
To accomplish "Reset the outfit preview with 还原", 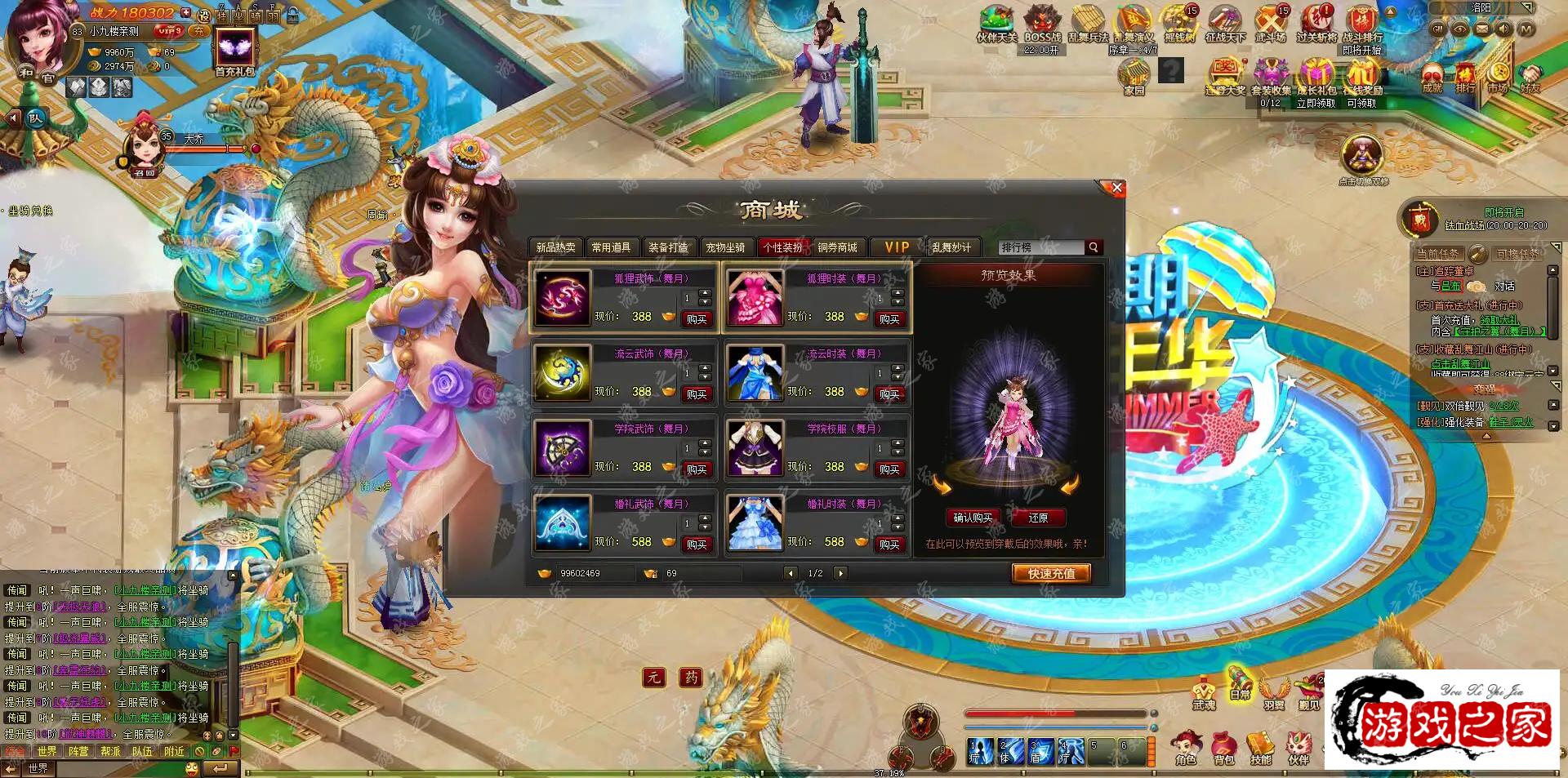I will pyautogui.click(x=1038, y=518).
